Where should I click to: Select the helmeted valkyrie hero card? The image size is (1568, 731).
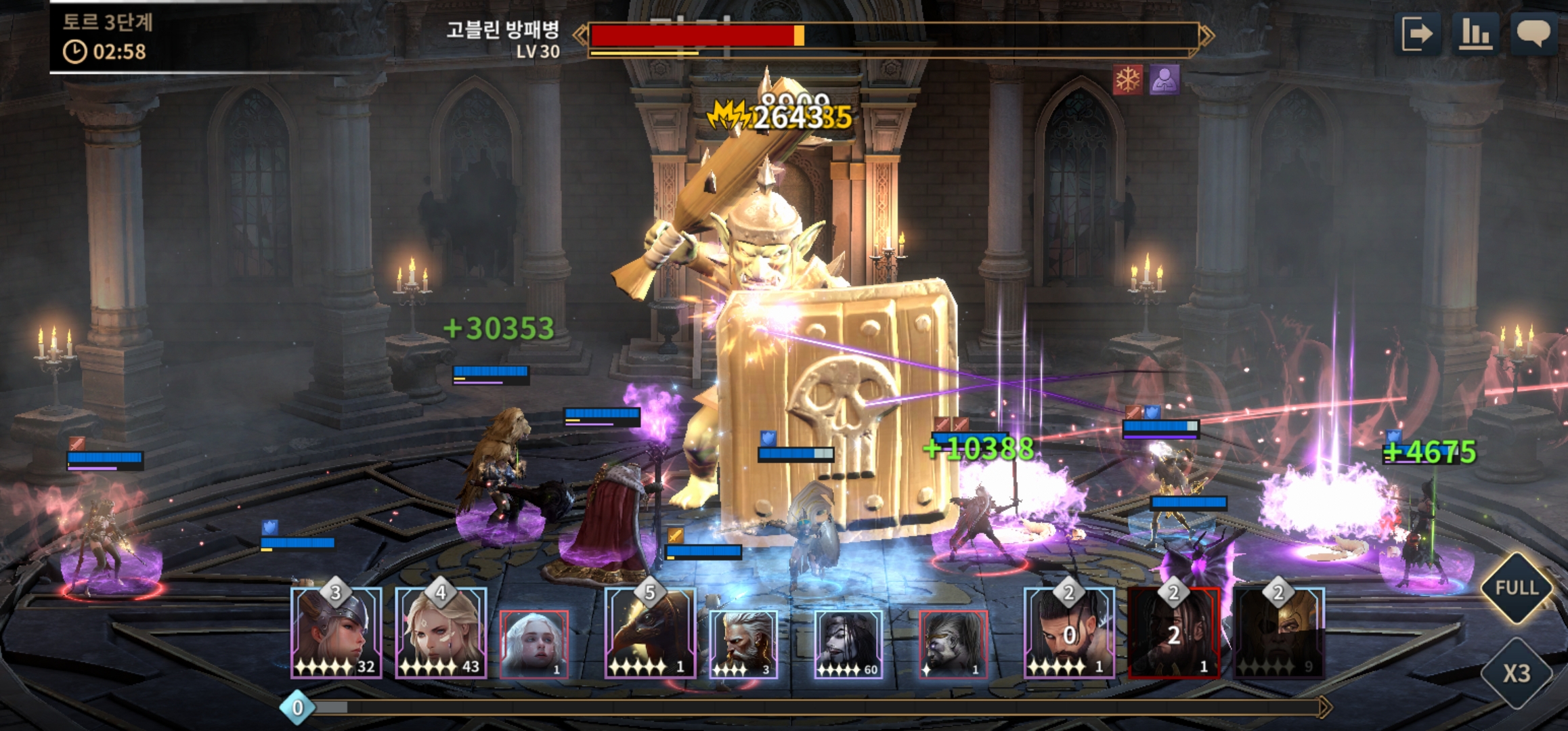336,634
